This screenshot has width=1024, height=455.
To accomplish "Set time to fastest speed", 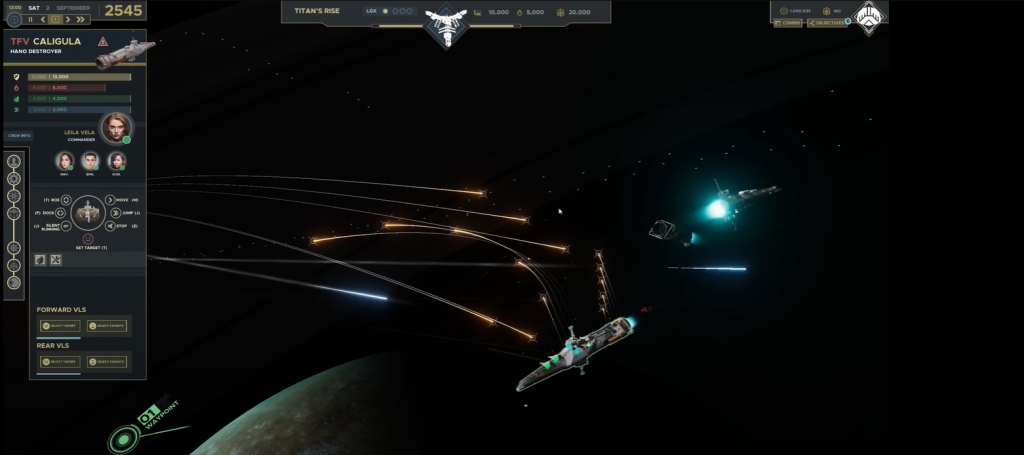I will [x=82, y=19].
